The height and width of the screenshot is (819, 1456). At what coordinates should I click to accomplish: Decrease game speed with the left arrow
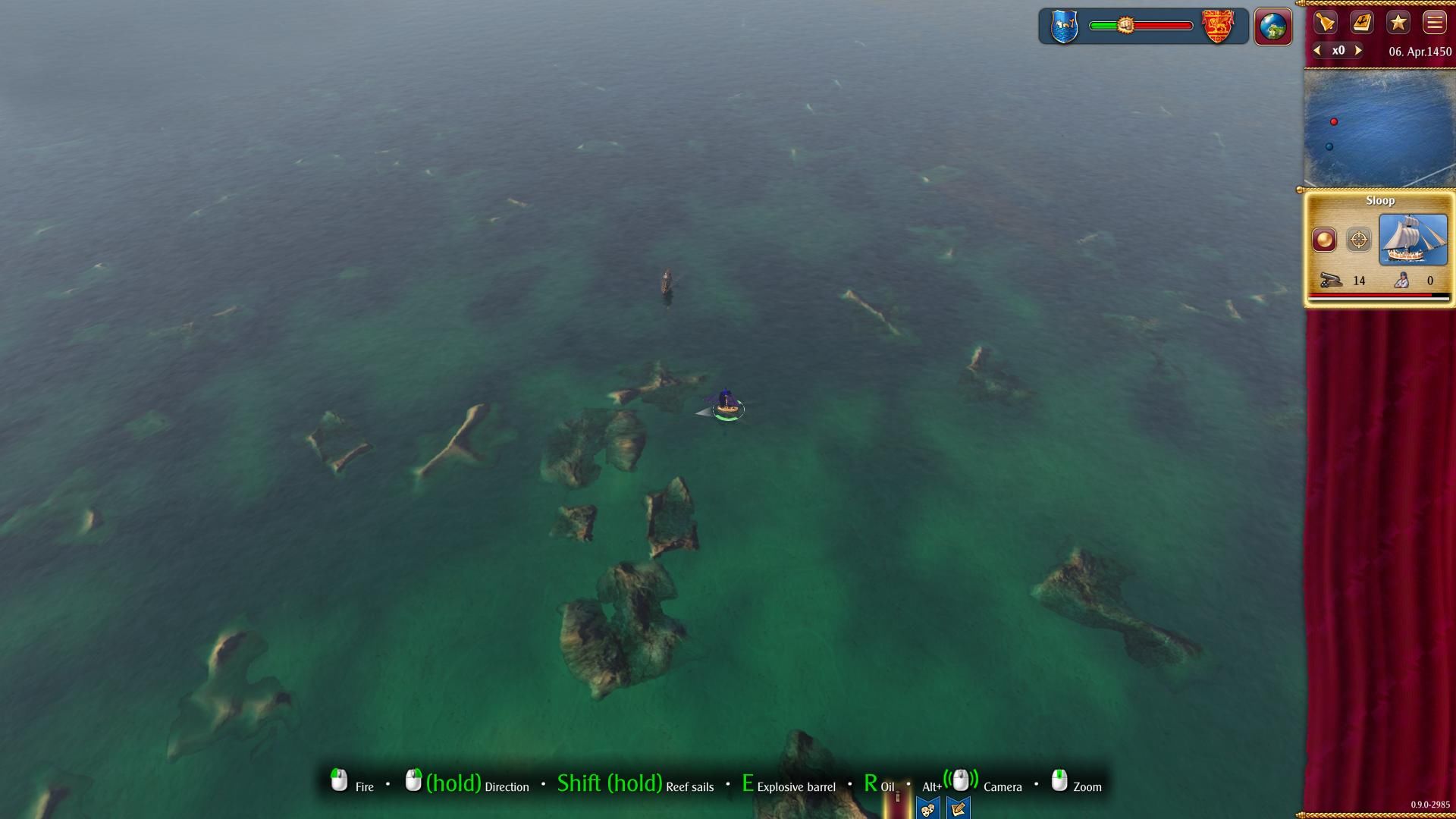[x=1318, y=51]
